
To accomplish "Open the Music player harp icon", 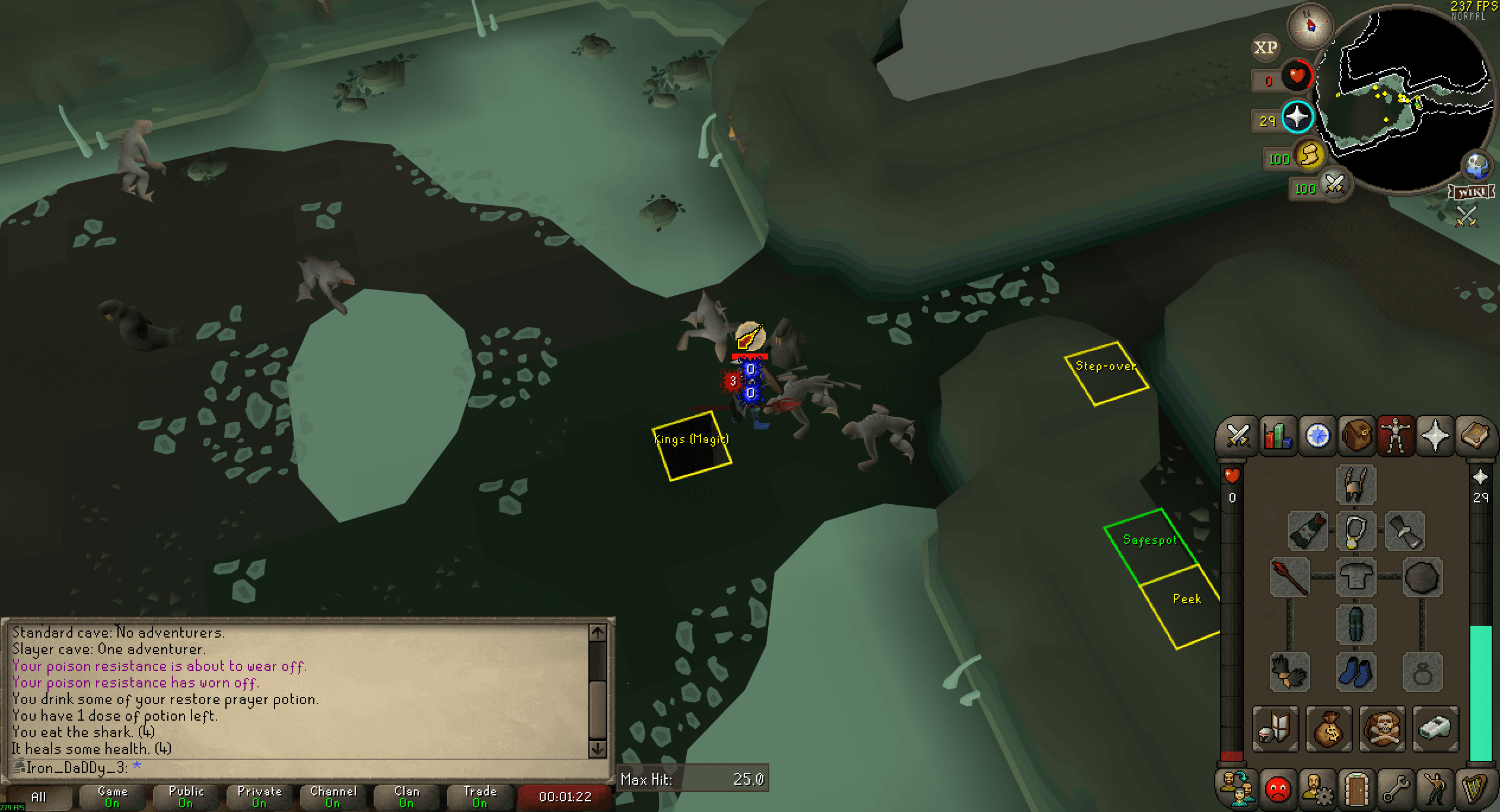I will 1477,789.
